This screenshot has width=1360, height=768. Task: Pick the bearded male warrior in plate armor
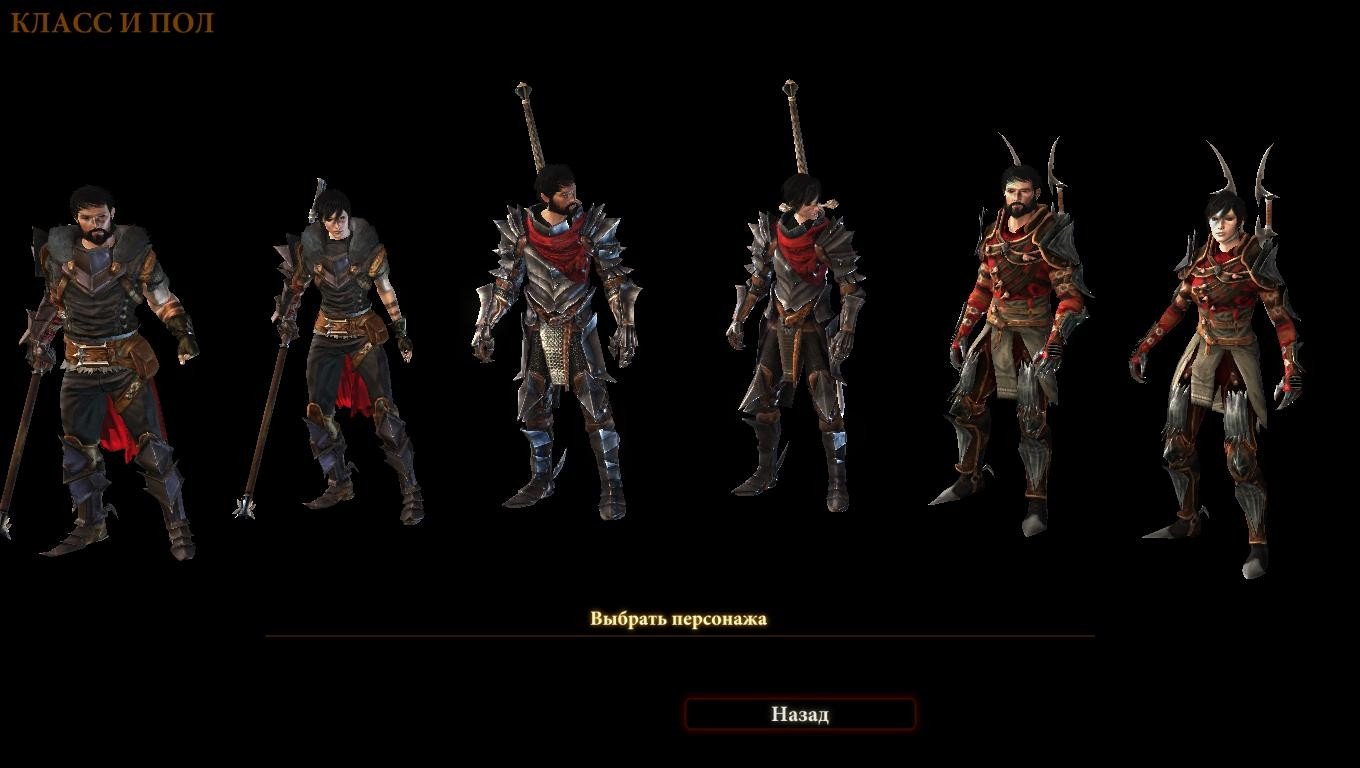click(x=558, y=340)
